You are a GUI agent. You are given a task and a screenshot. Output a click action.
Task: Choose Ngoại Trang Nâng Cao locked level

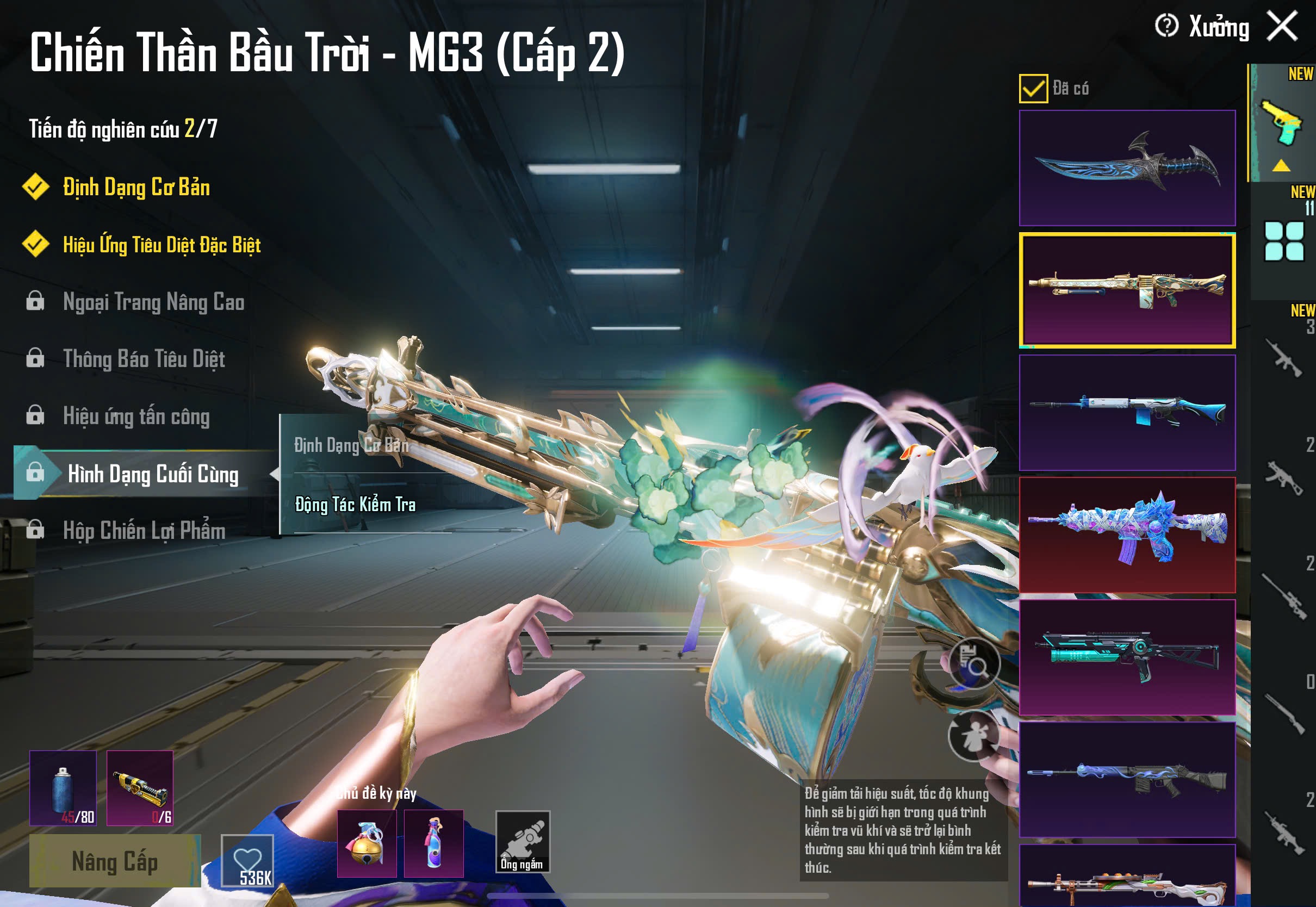(x=153, y=302)
